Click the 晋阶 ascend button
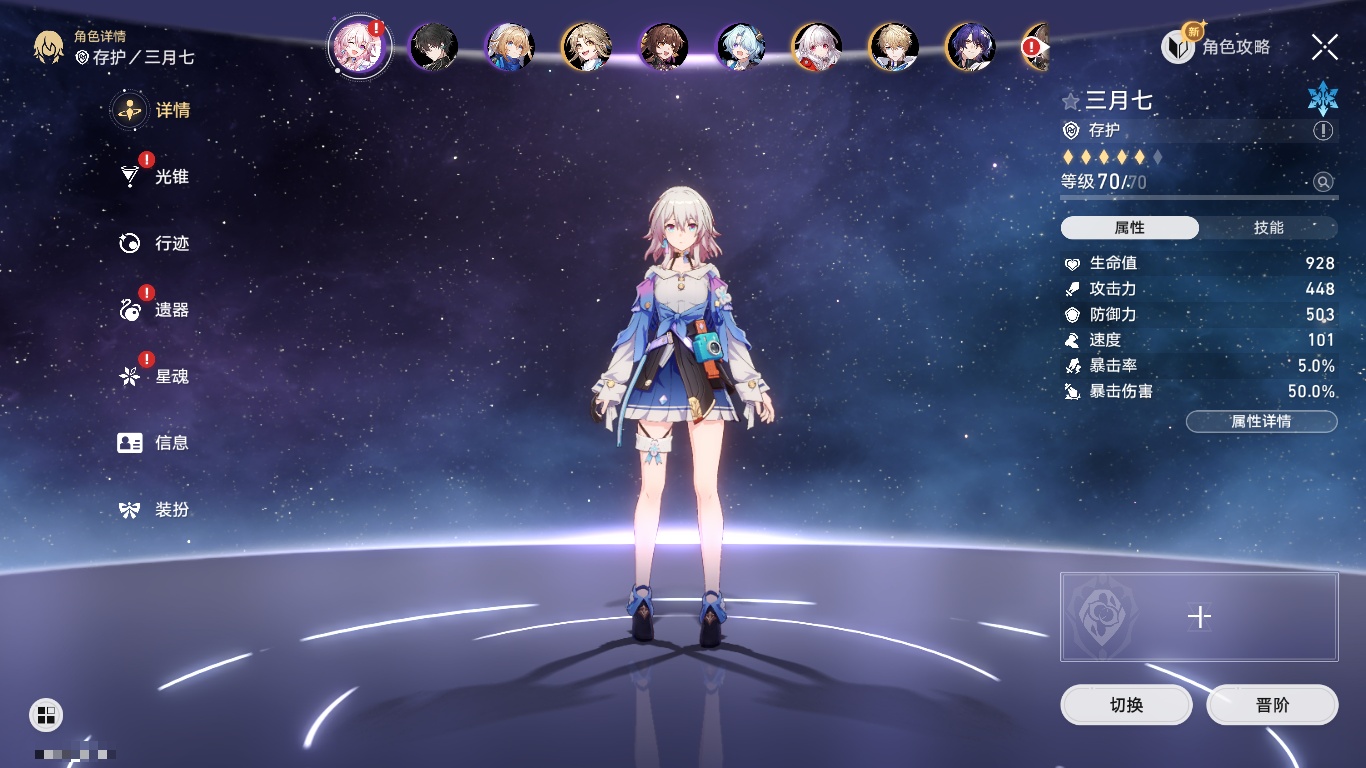This screenshot has height=768, width=1366. (1272, 705)
